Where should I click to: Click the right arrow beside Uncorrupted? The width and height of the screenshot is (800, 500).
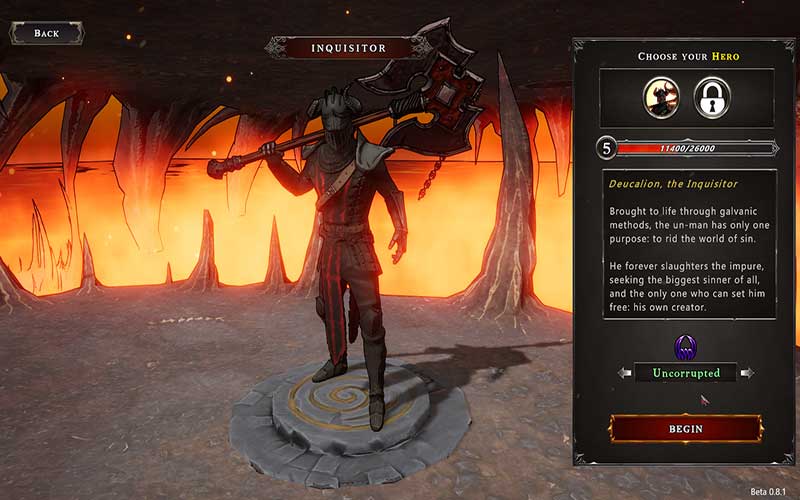[x=746, y=373]
